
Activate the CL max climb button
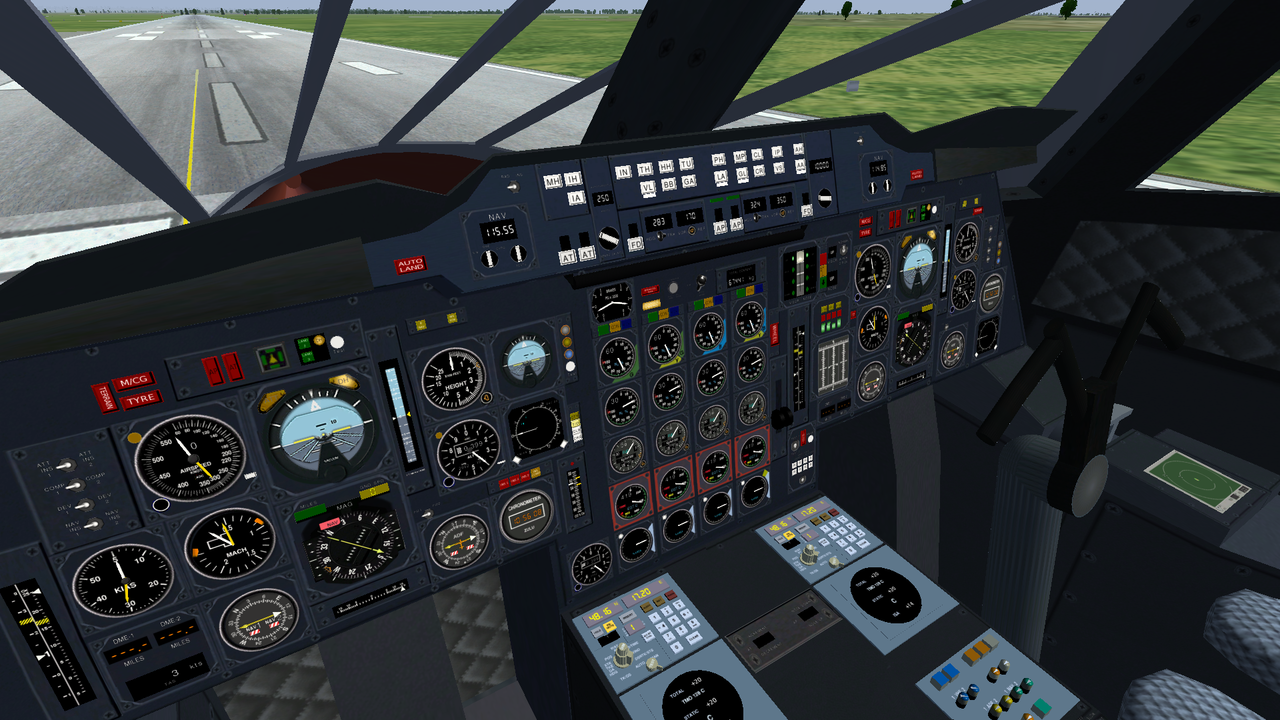[757, 155]
